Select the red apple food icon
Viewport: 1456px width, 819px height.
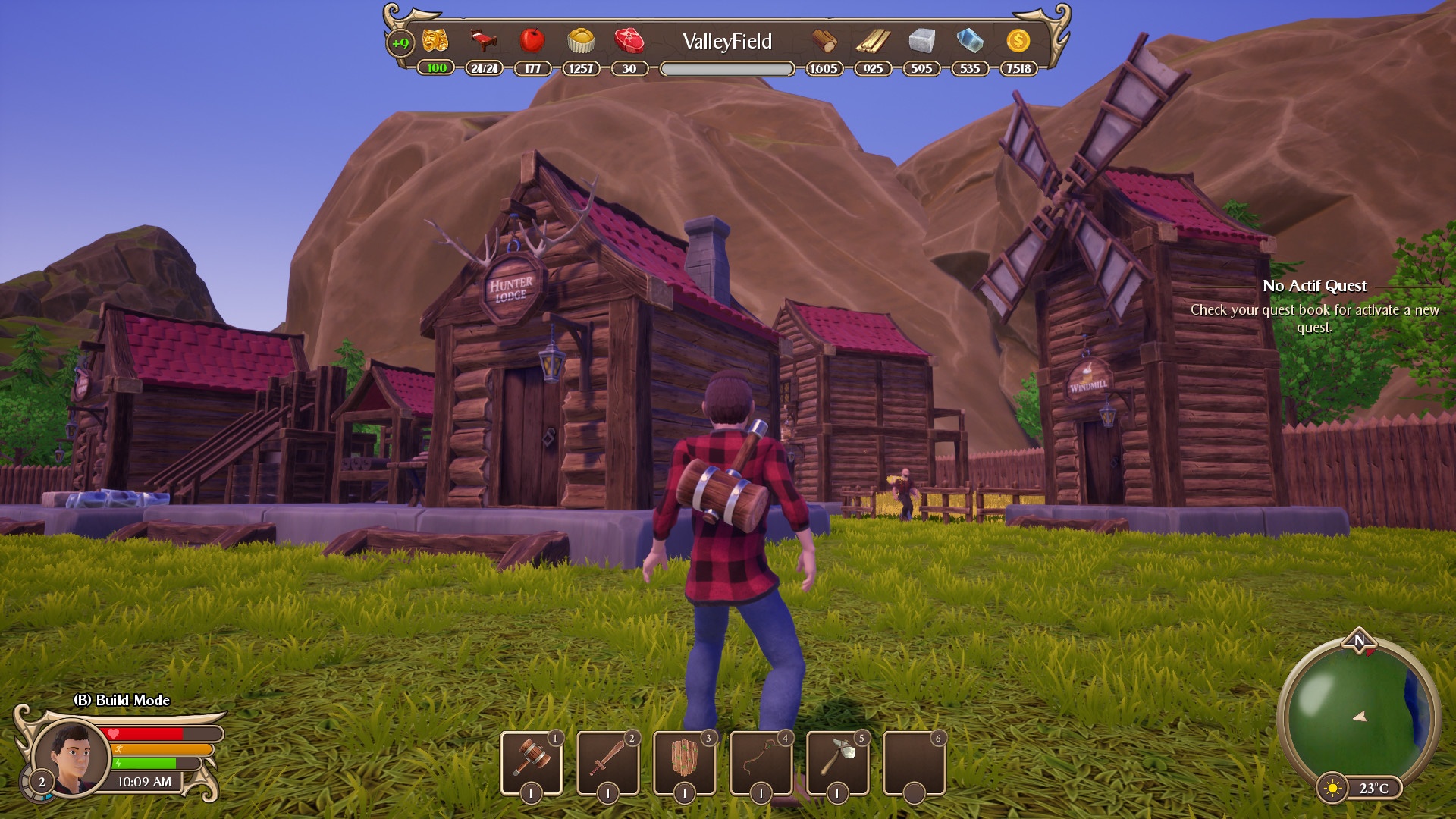(532, 40)
